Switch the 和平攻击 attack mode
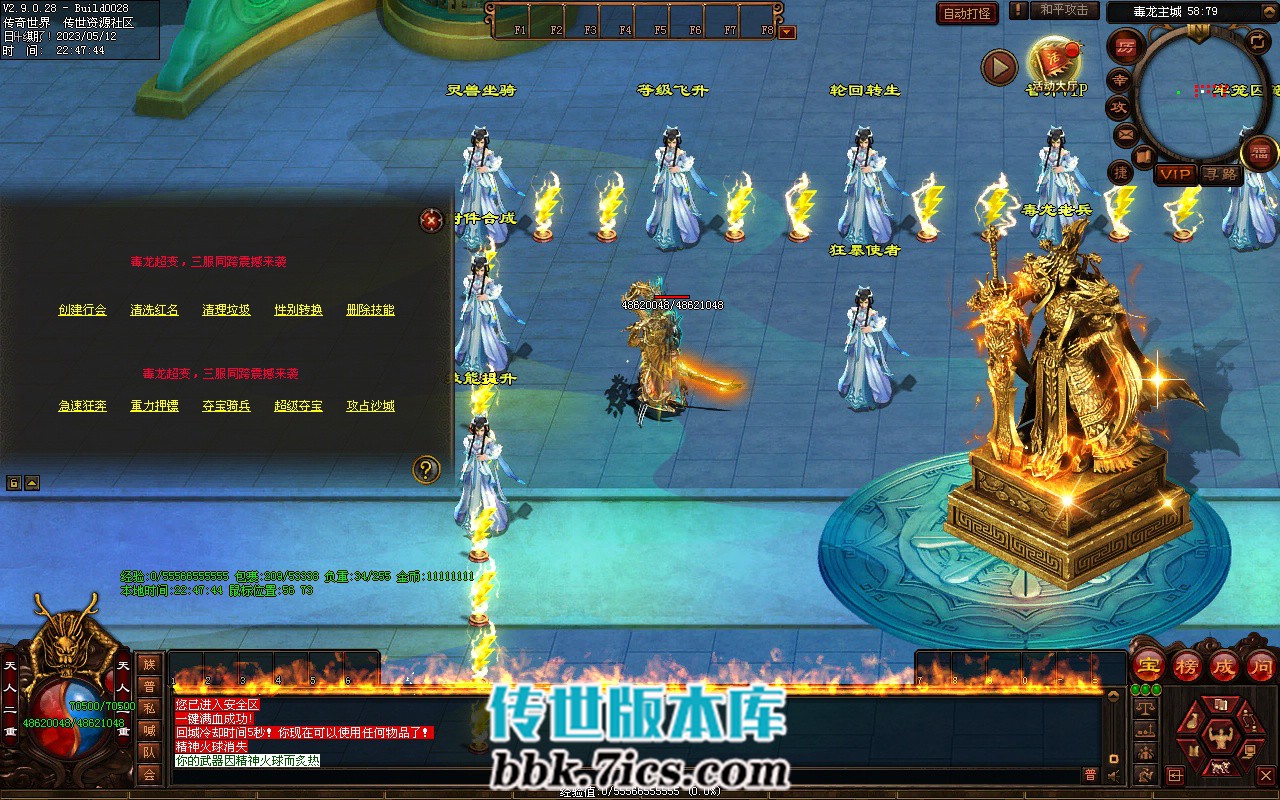Image resolution: width=1280 pixels, height=800 pixels. (1063, 11)
